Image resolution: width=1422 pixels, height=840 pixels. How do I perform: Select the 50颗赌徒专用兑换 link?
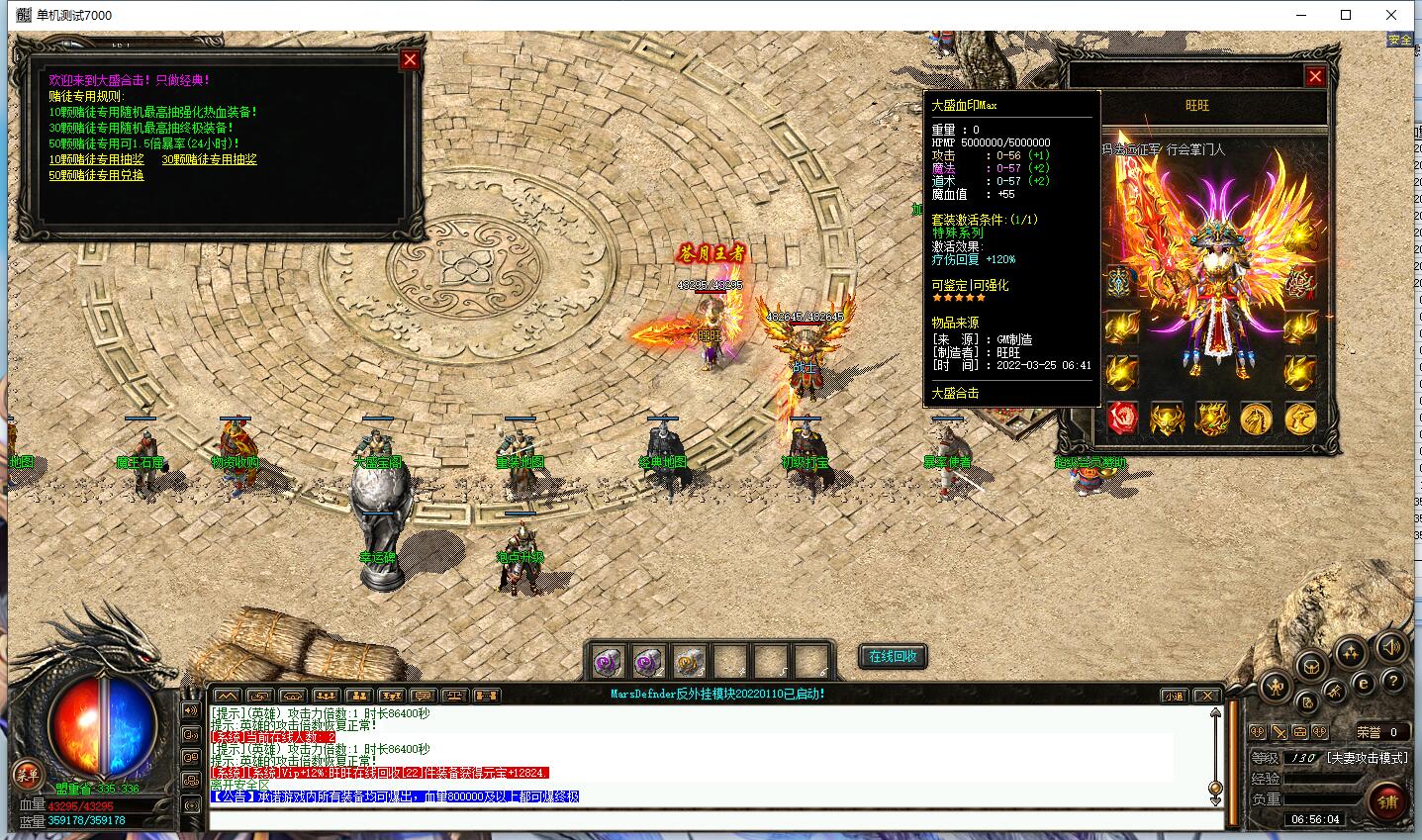point(97,175)
